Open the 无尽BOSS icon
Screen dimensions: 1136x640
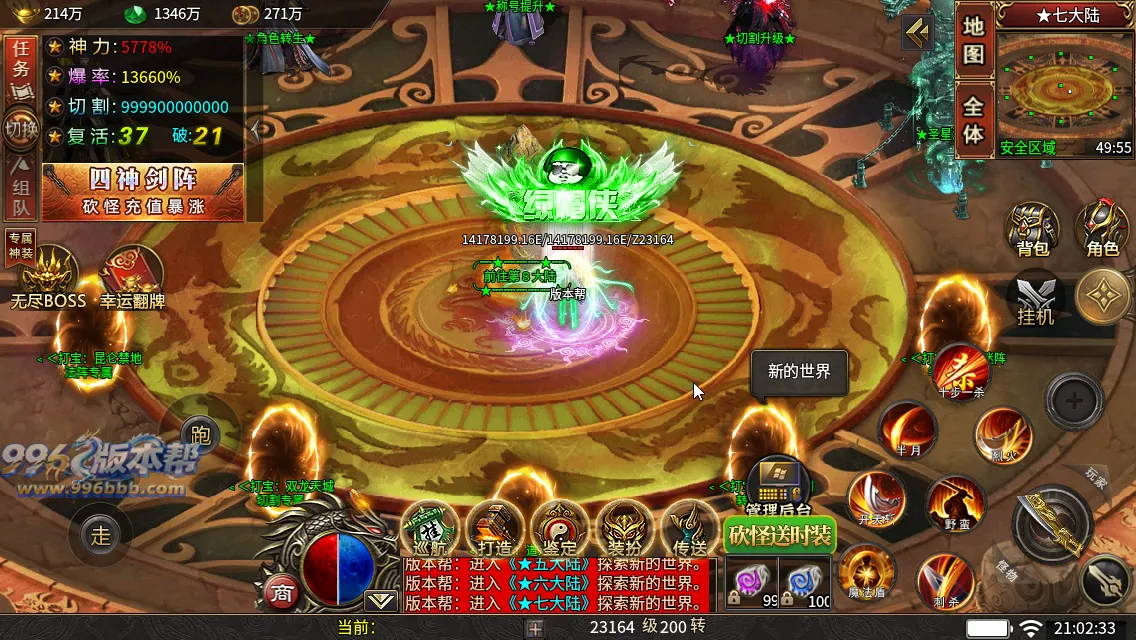48,277
